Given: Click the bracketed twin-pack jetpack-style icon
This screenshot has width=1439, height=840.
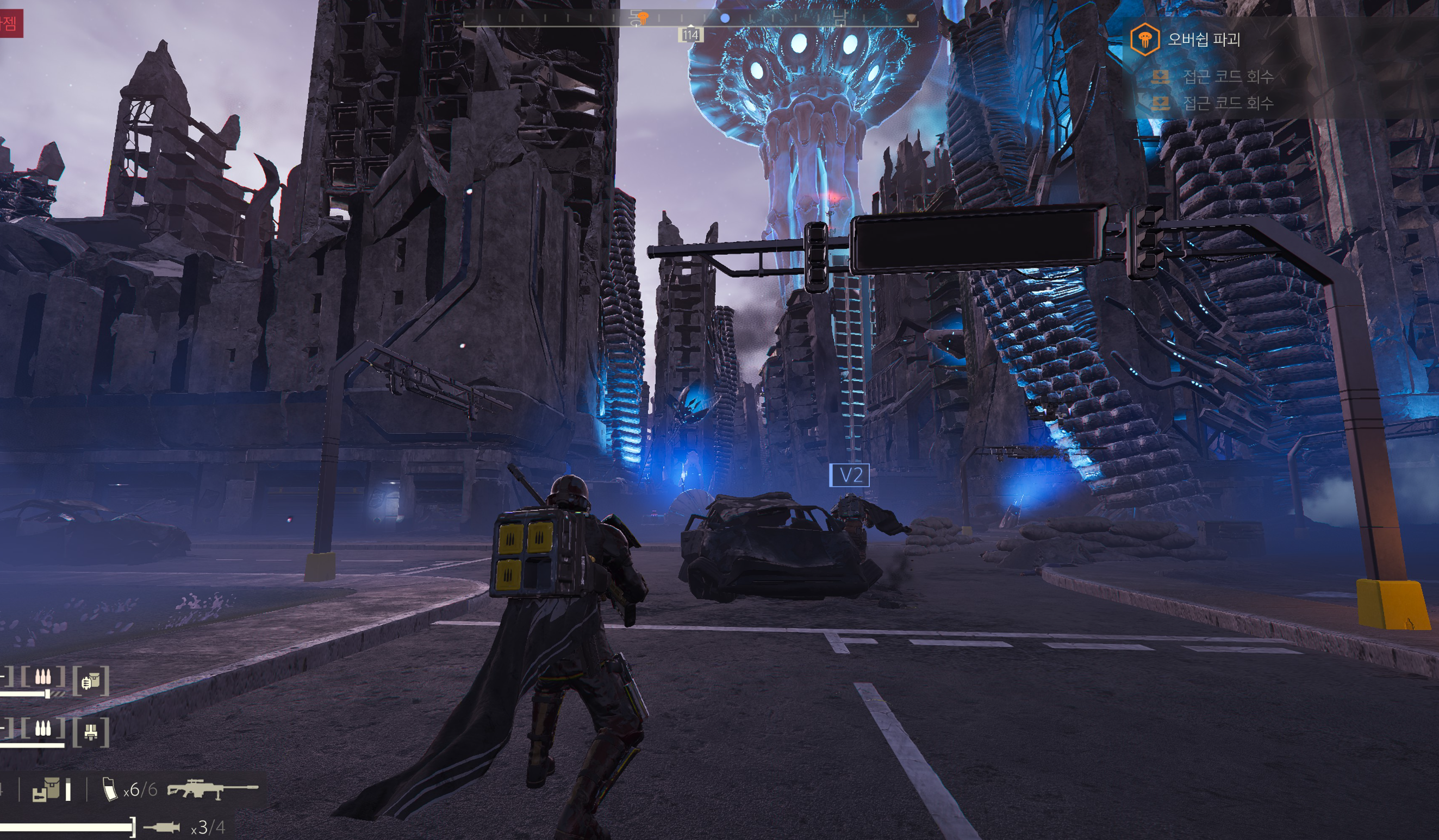Looking at the screenshot, I should point(91,731).
